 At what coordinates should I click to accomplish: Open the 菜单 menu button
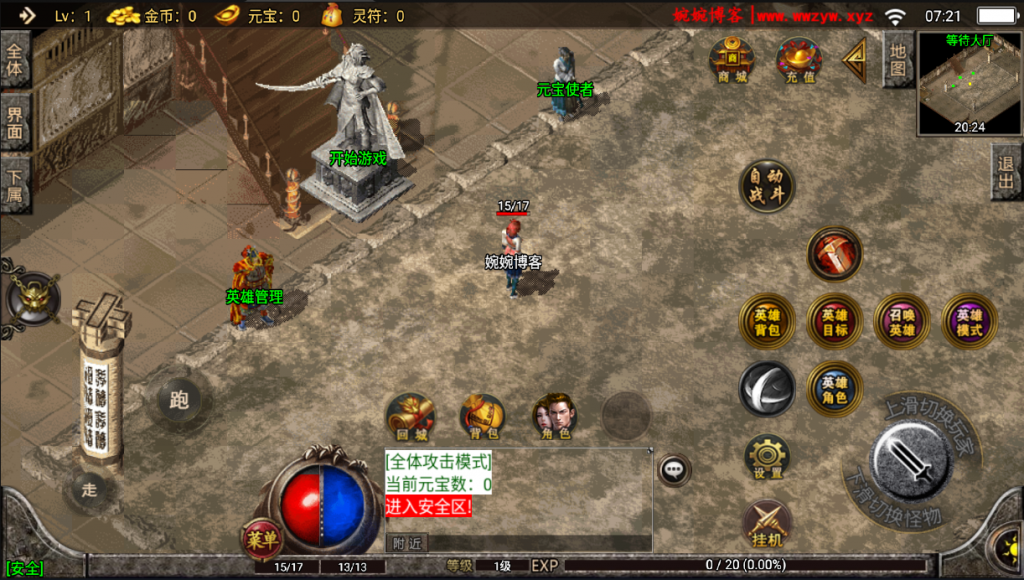(262, 540)
